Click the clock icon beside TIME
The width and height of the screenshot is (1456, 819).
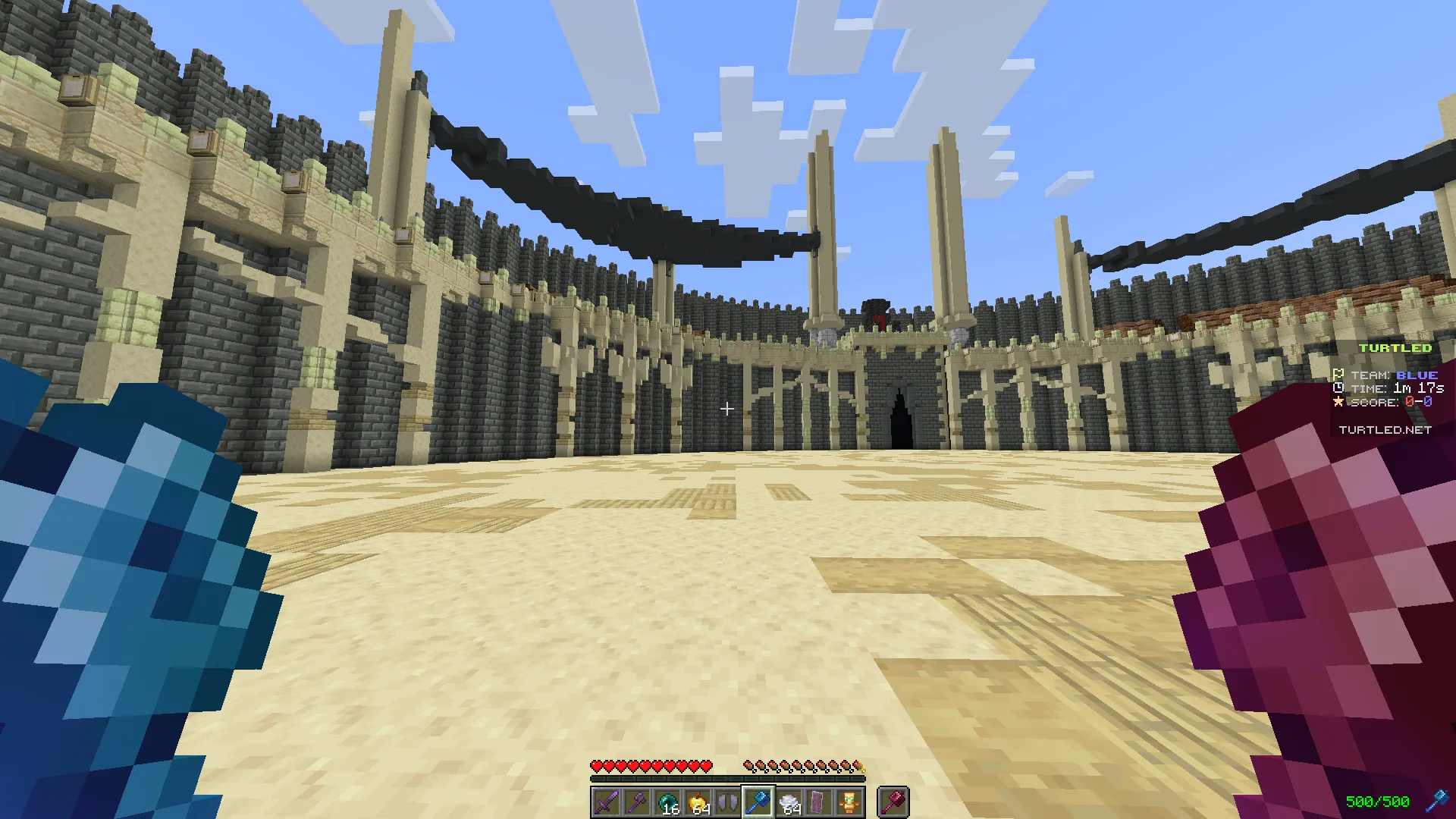click(x=1338, y=388)
